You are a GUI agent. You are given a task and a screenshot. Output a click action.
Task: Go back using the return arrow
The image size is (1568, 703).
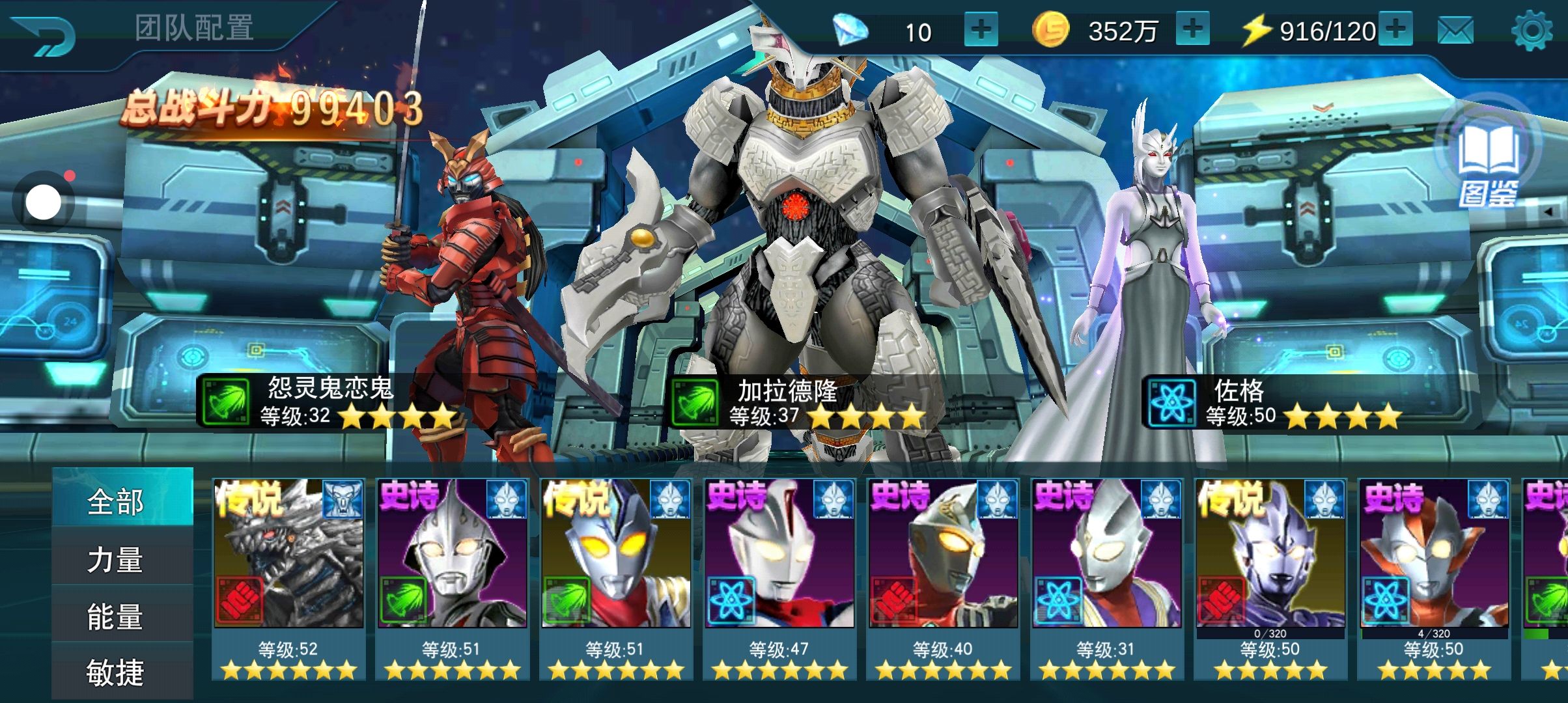pos(43,35)
